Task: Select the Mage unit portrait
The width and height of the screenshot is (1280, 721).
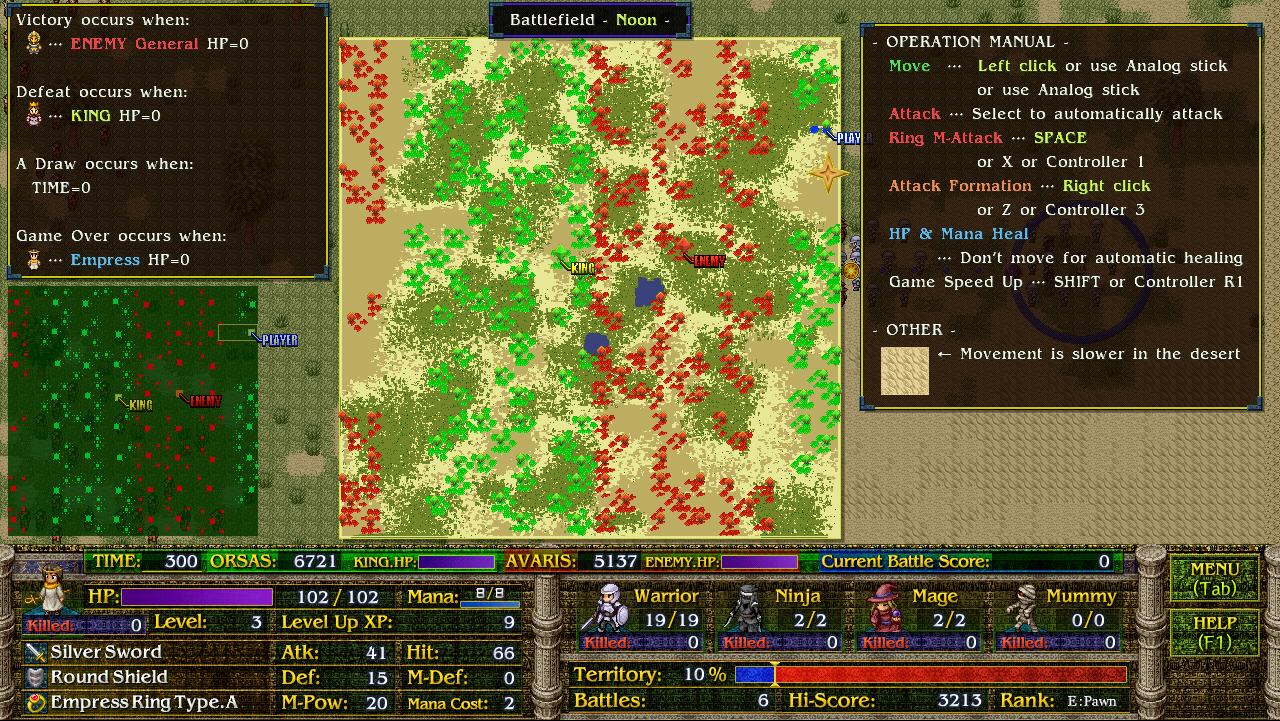Action: (x=883, y=608)
